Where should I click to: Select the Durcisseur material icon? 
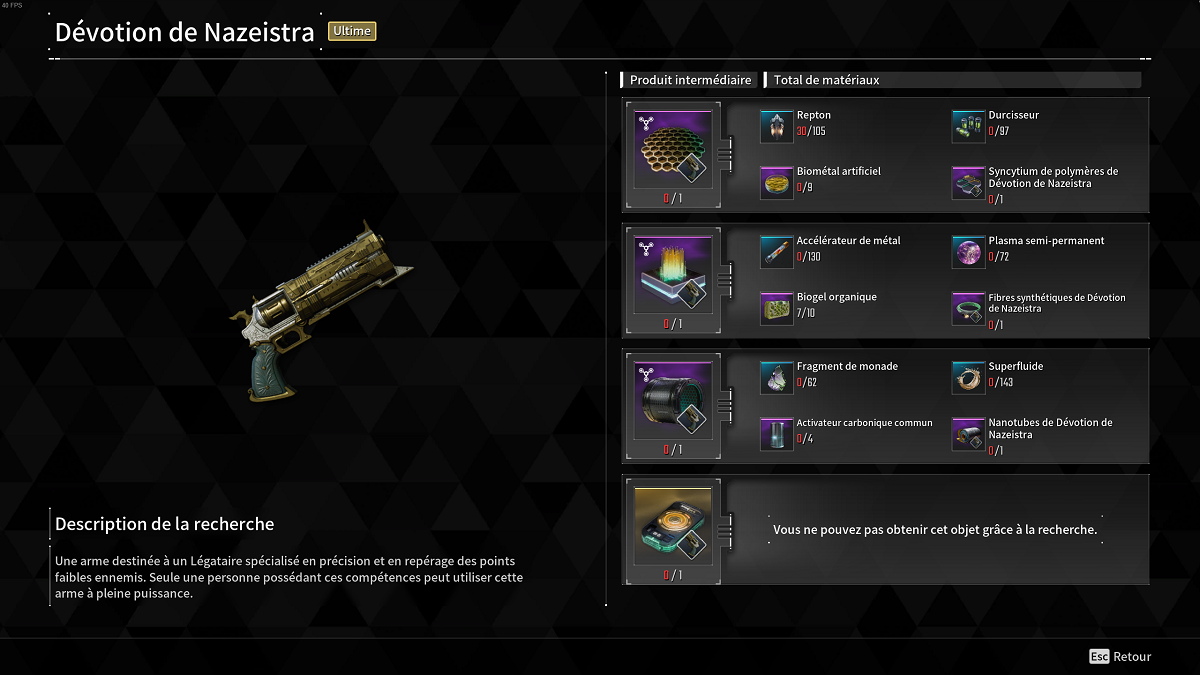click(968, 127)
